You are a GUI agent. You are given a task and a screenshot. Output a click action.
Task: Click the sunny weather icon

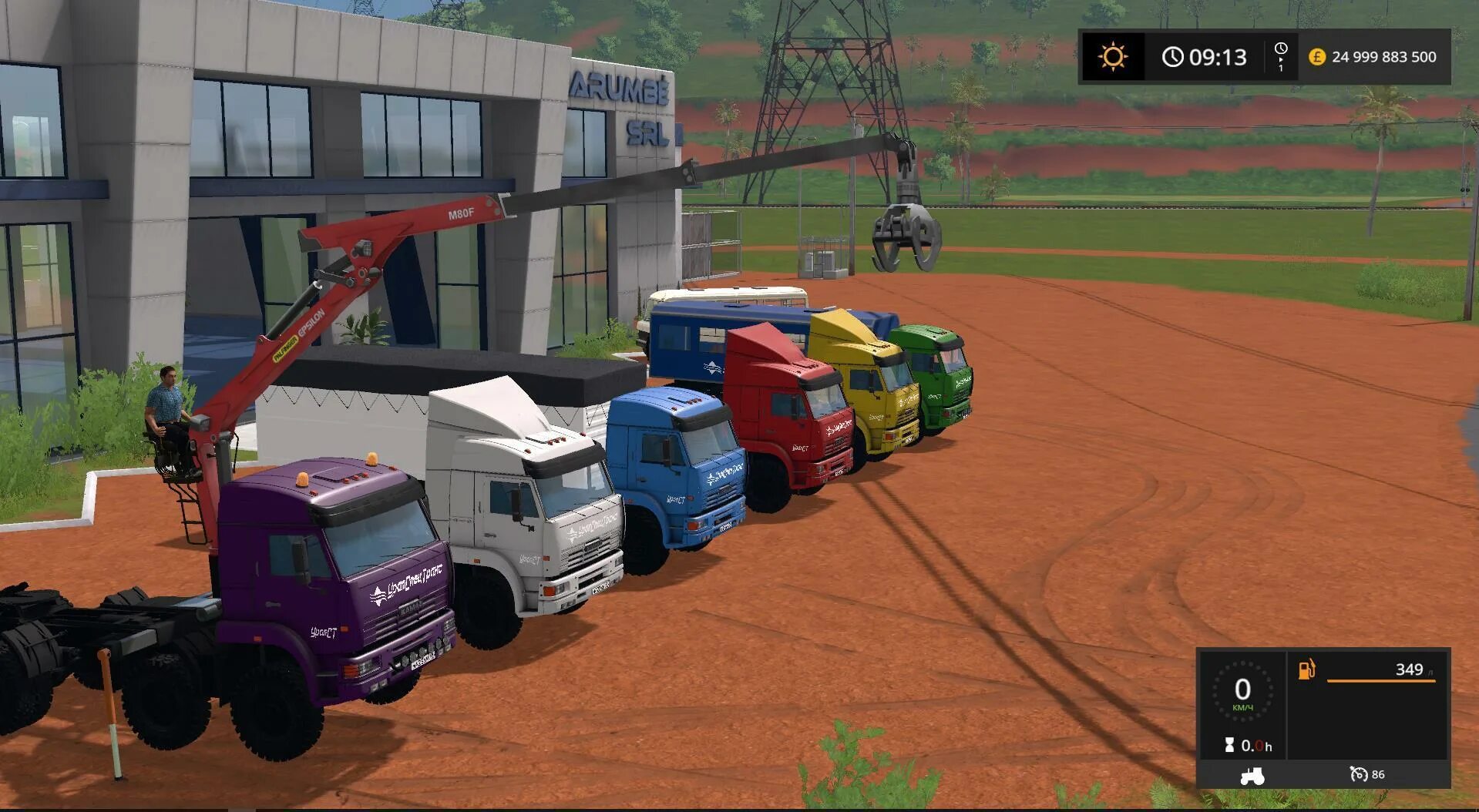1113,57
